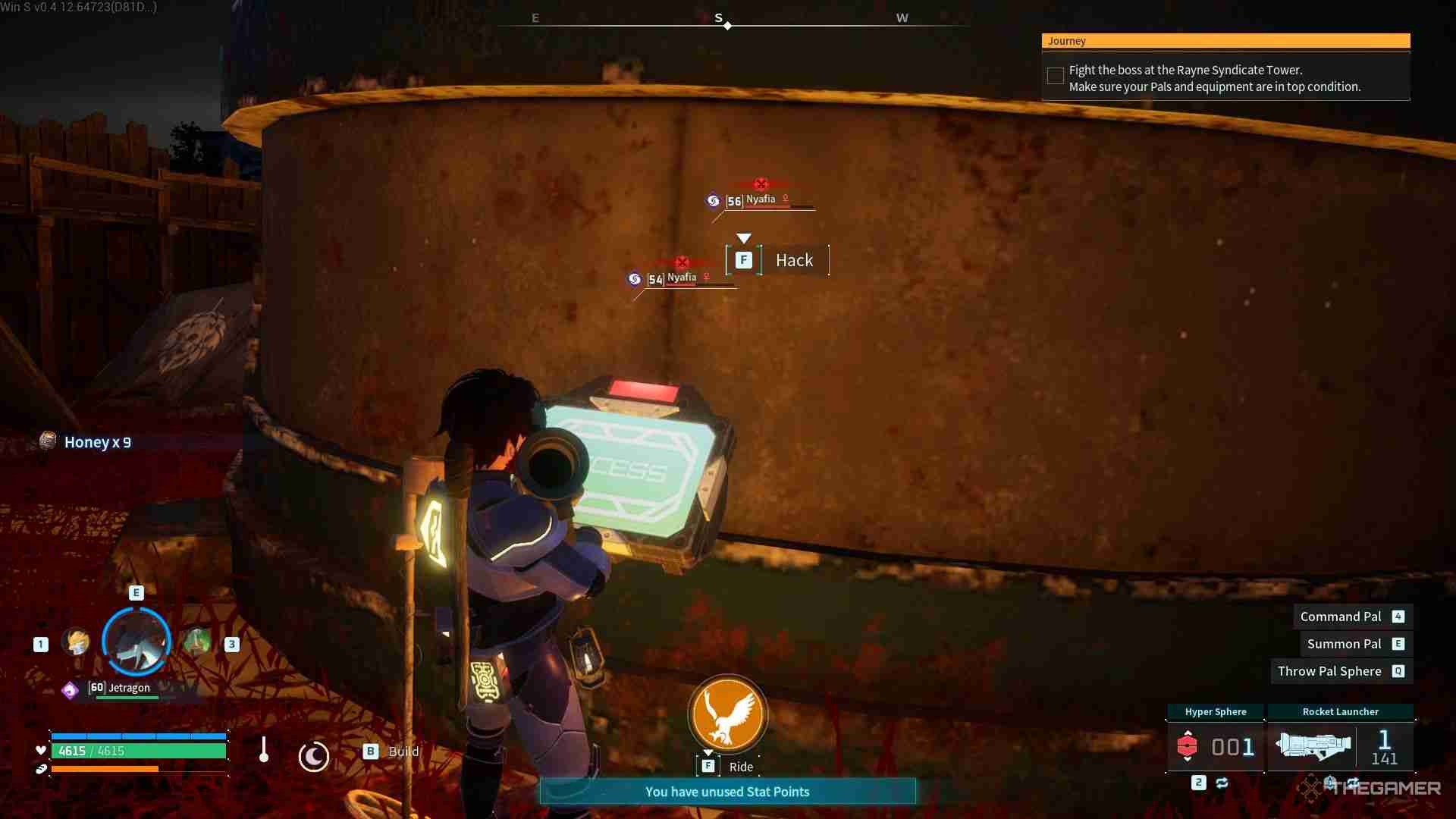Image resolution: width=1456 pixels, height=819 pixels.
Task: Click the Ride eagle mount icon
Action: [726, 714]
